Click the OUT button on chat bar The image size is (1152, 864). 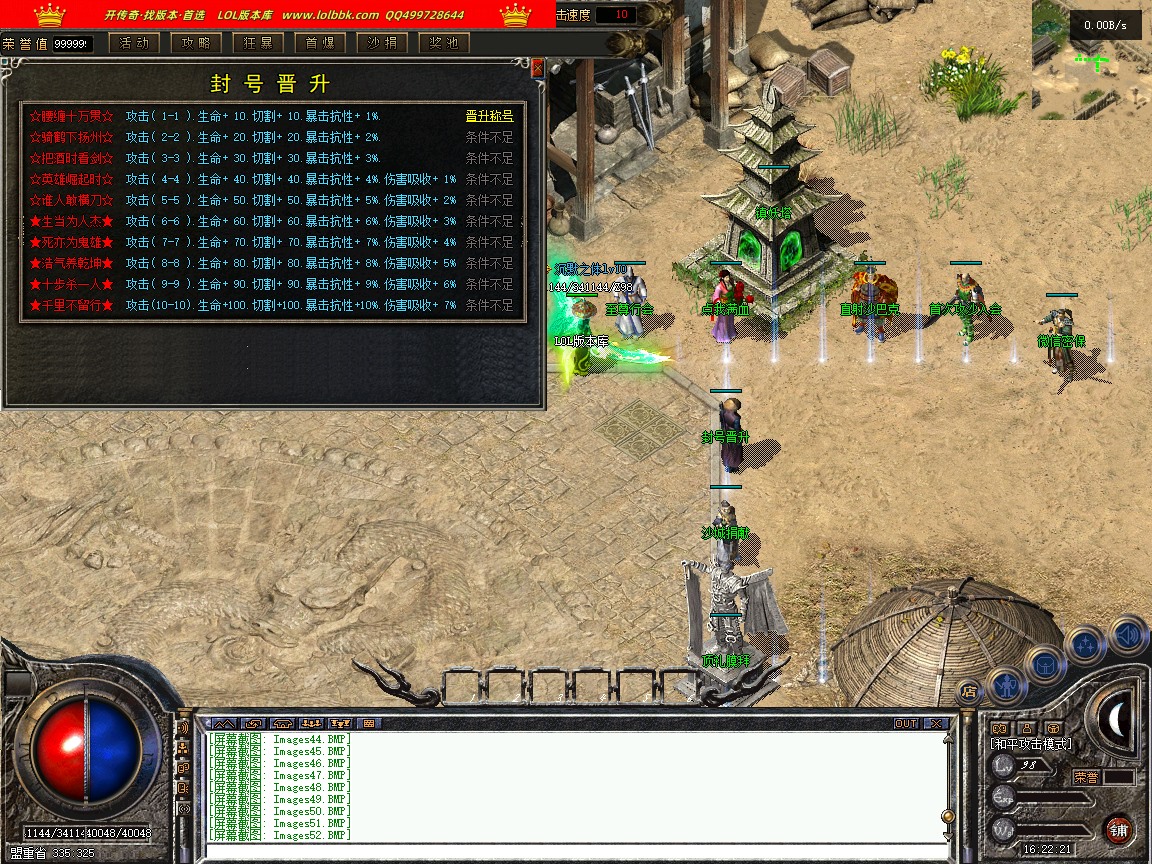[906, 723]
